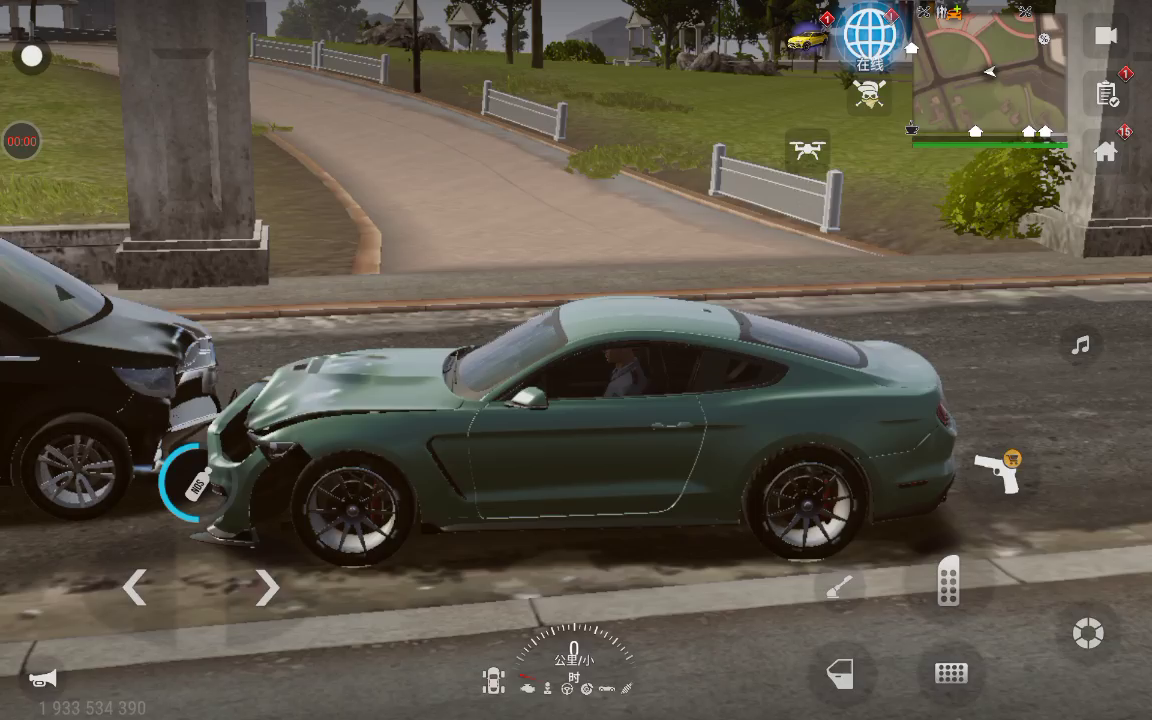Tap the wheel rim icon button
The height and width of the screenshot is (720, 1152).
point(1087,633)
